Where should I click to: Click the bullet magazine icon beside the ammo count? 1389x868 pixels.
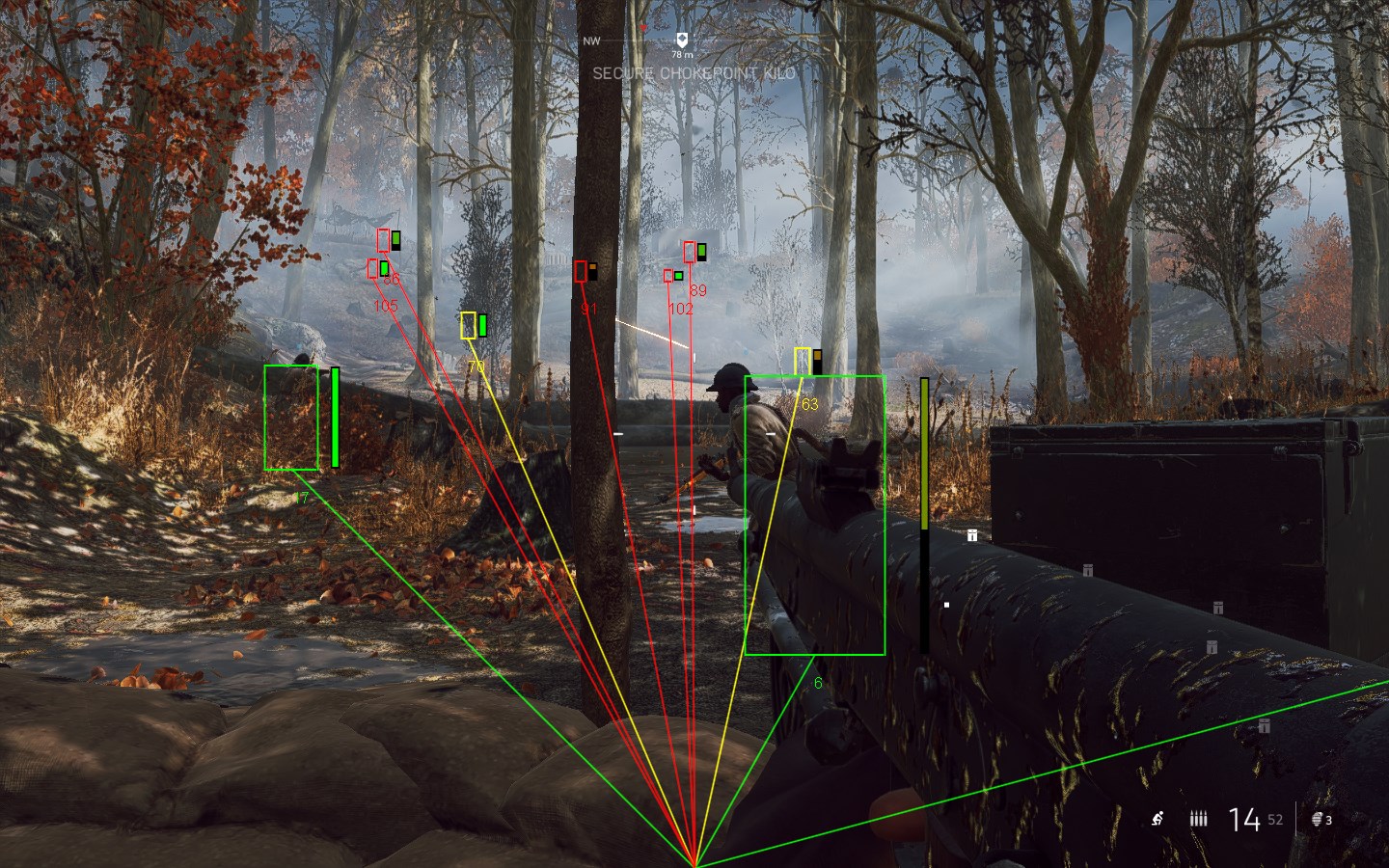coord(1198,818)
